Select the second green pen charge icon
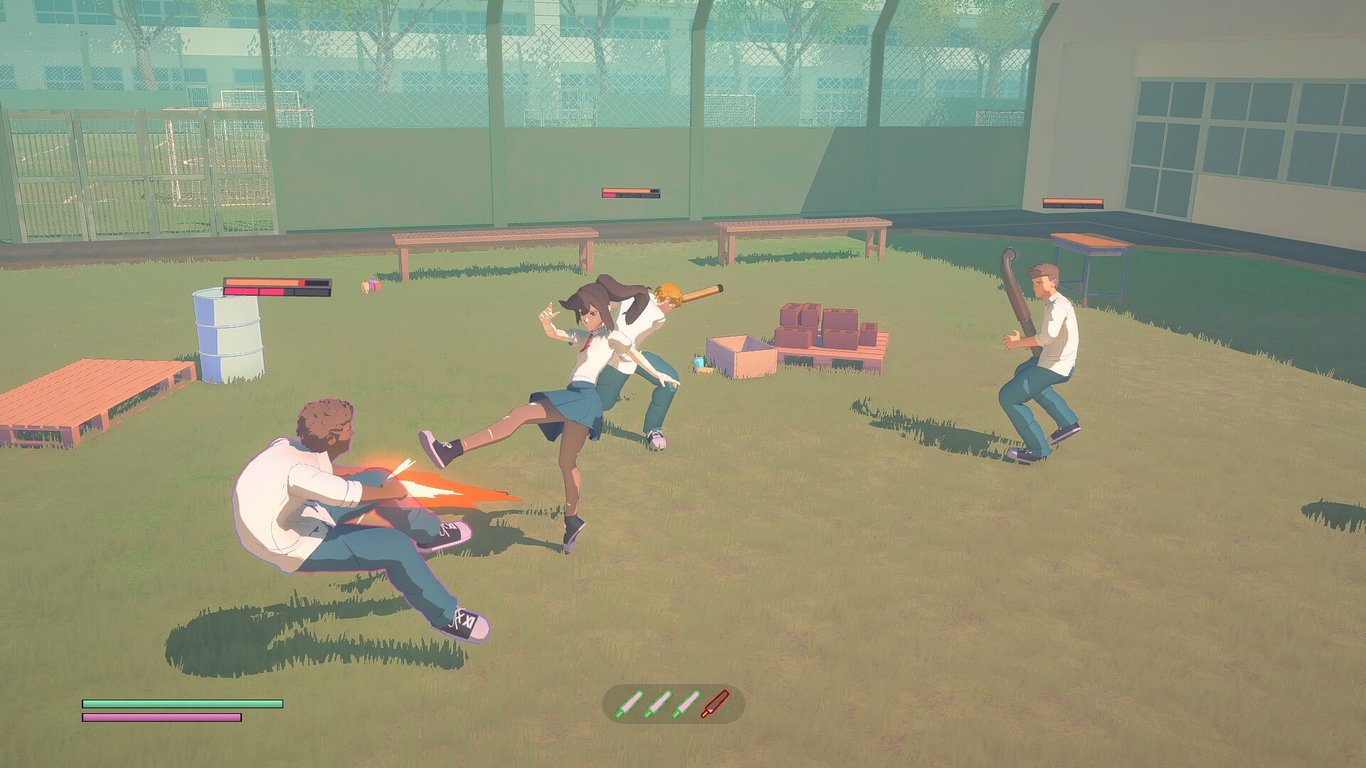The width and height of the screenshot is (1366, 768). (658, 702)
